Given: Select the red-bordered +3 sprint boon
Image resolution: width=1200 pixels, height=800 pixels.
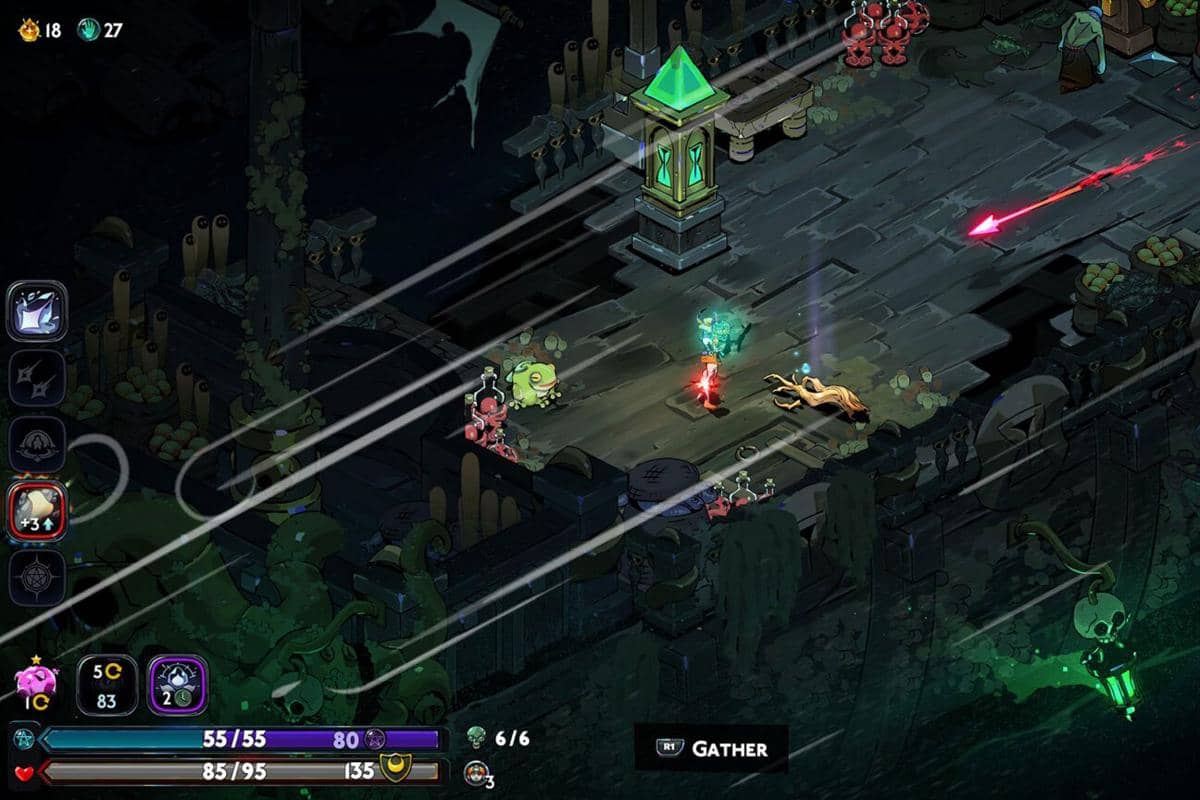Looking at the screenshot, I should 37,511.
